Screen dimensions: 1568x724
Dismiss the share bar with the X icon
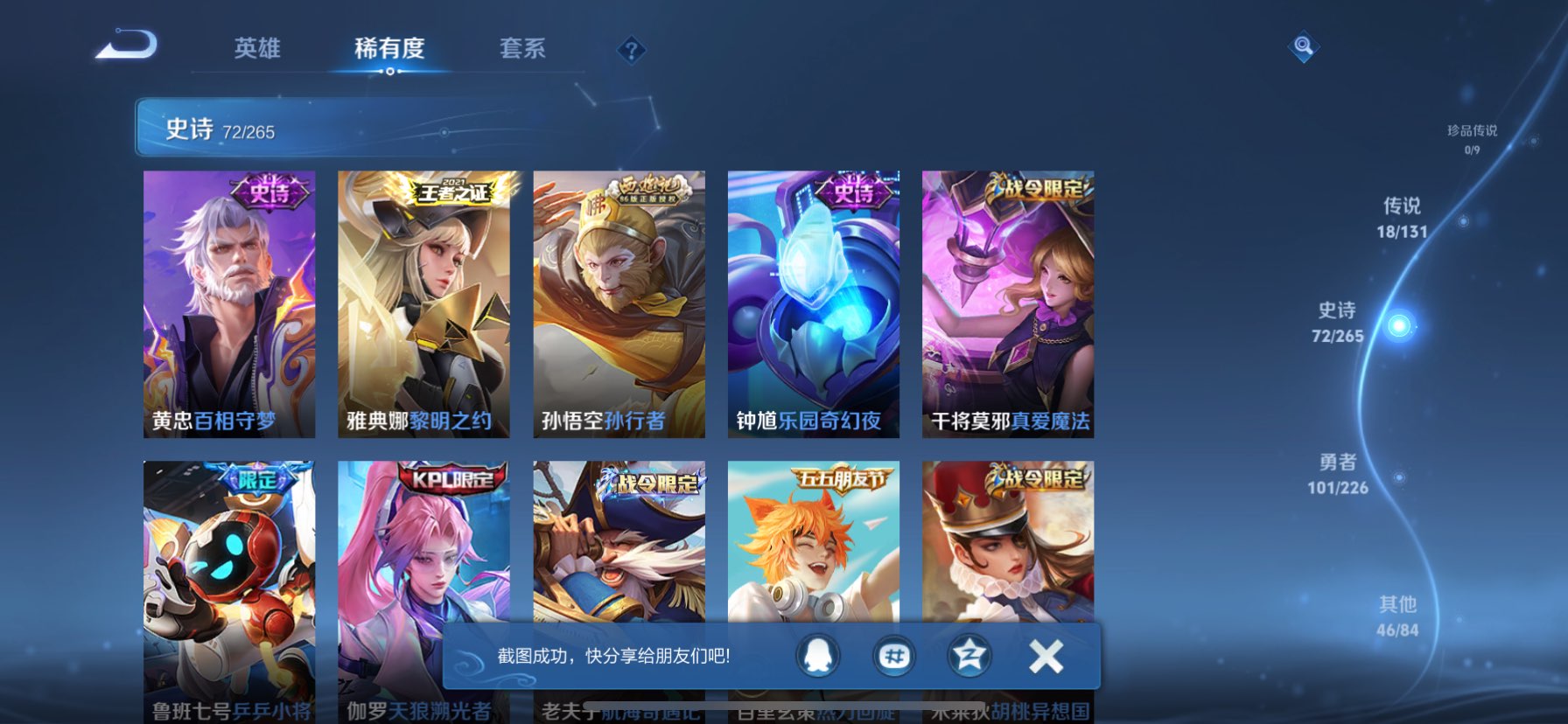(x=1044, y=656)
